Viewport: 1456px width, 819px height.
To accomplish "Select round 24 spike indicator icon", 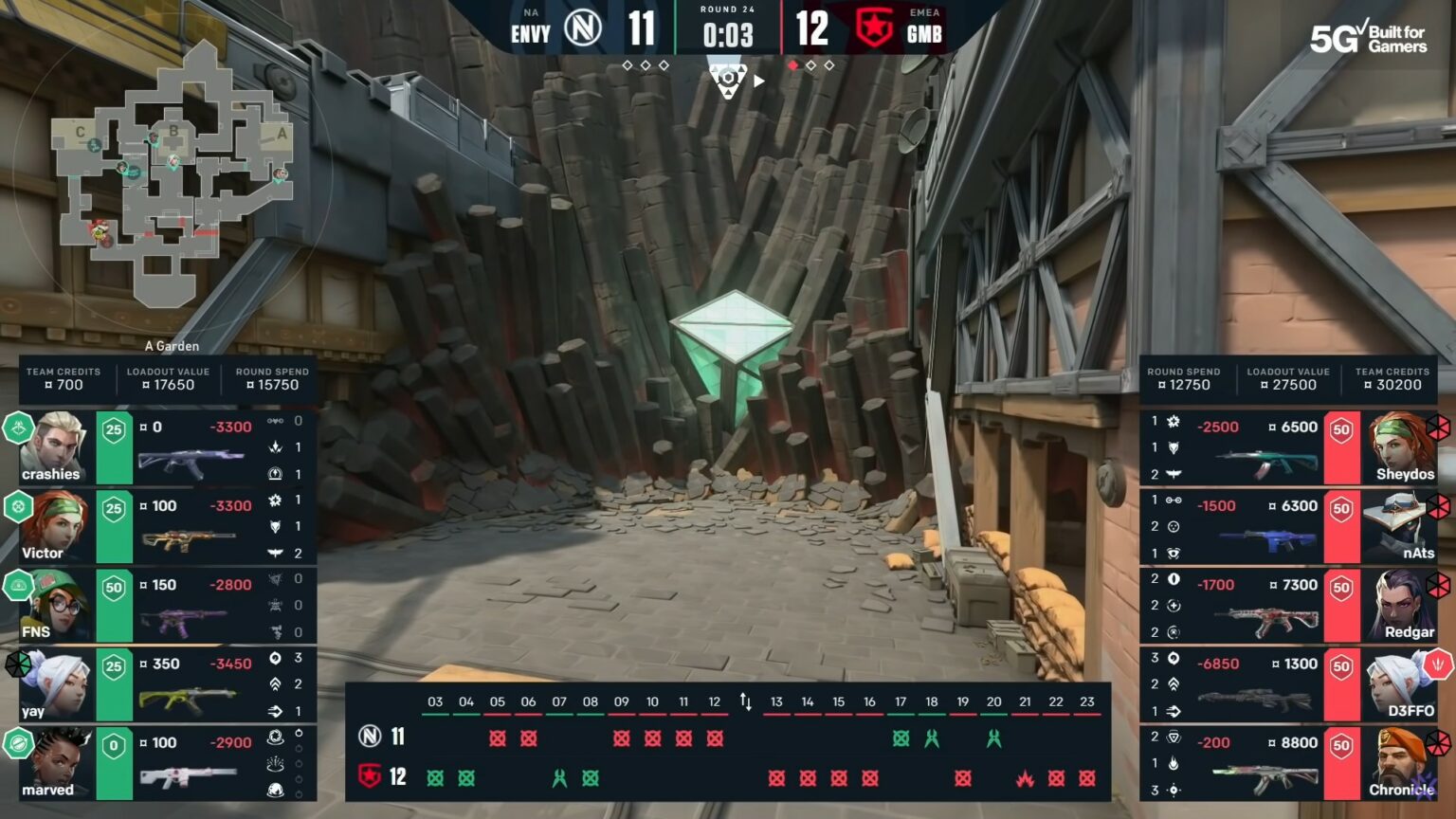I will tap(727, 81).
